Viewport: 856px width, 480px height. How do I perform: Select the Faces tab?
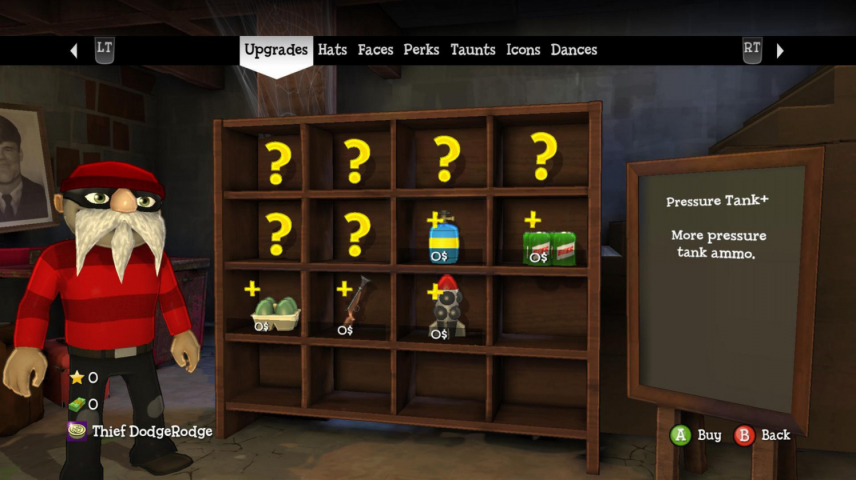(x=376, y=50)
